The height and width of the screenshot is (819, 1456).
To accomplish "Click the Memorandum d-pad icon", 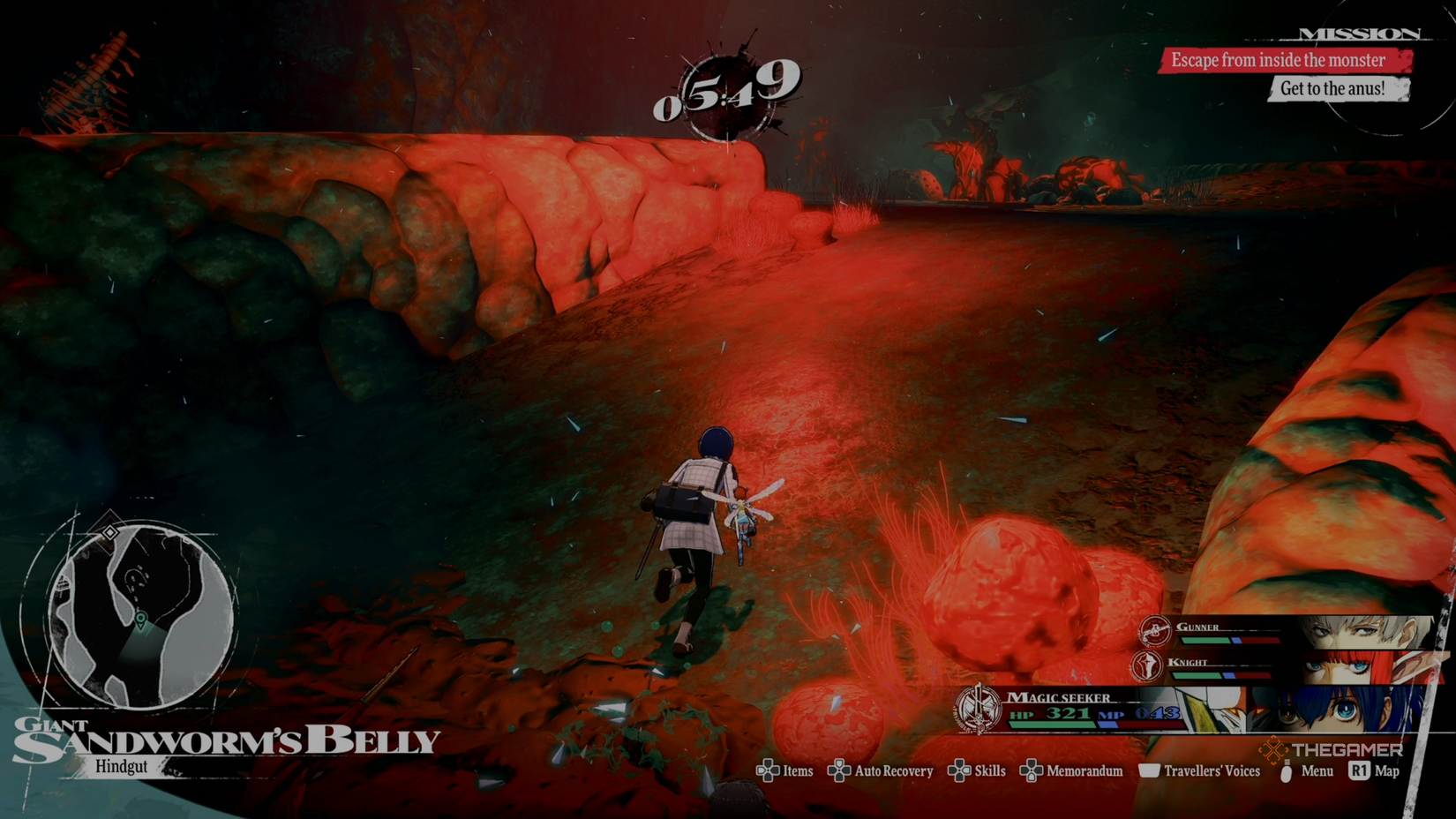I will click(x=1030, y=770).
